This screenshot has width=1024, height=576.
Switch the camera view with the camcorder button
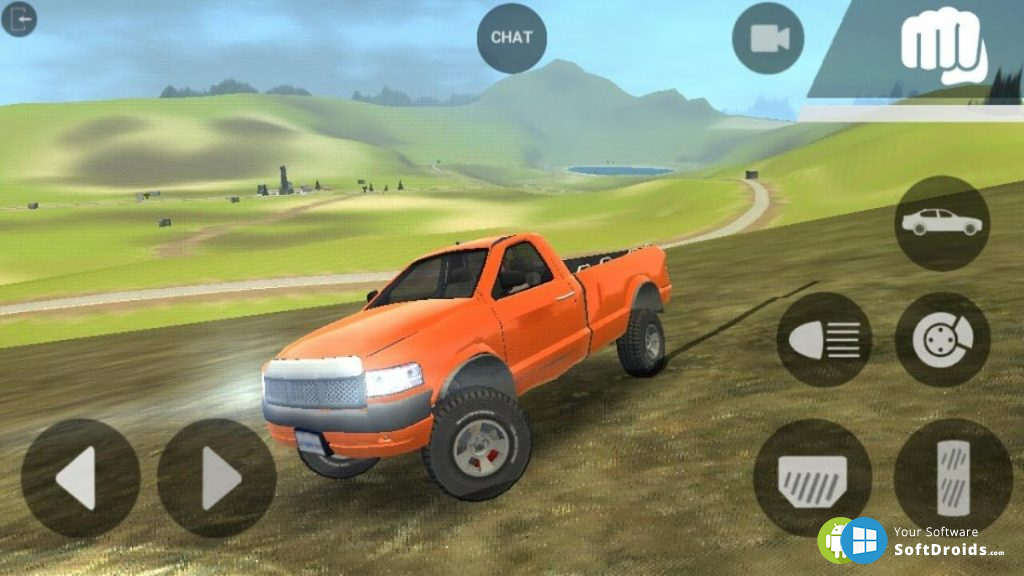768,38
